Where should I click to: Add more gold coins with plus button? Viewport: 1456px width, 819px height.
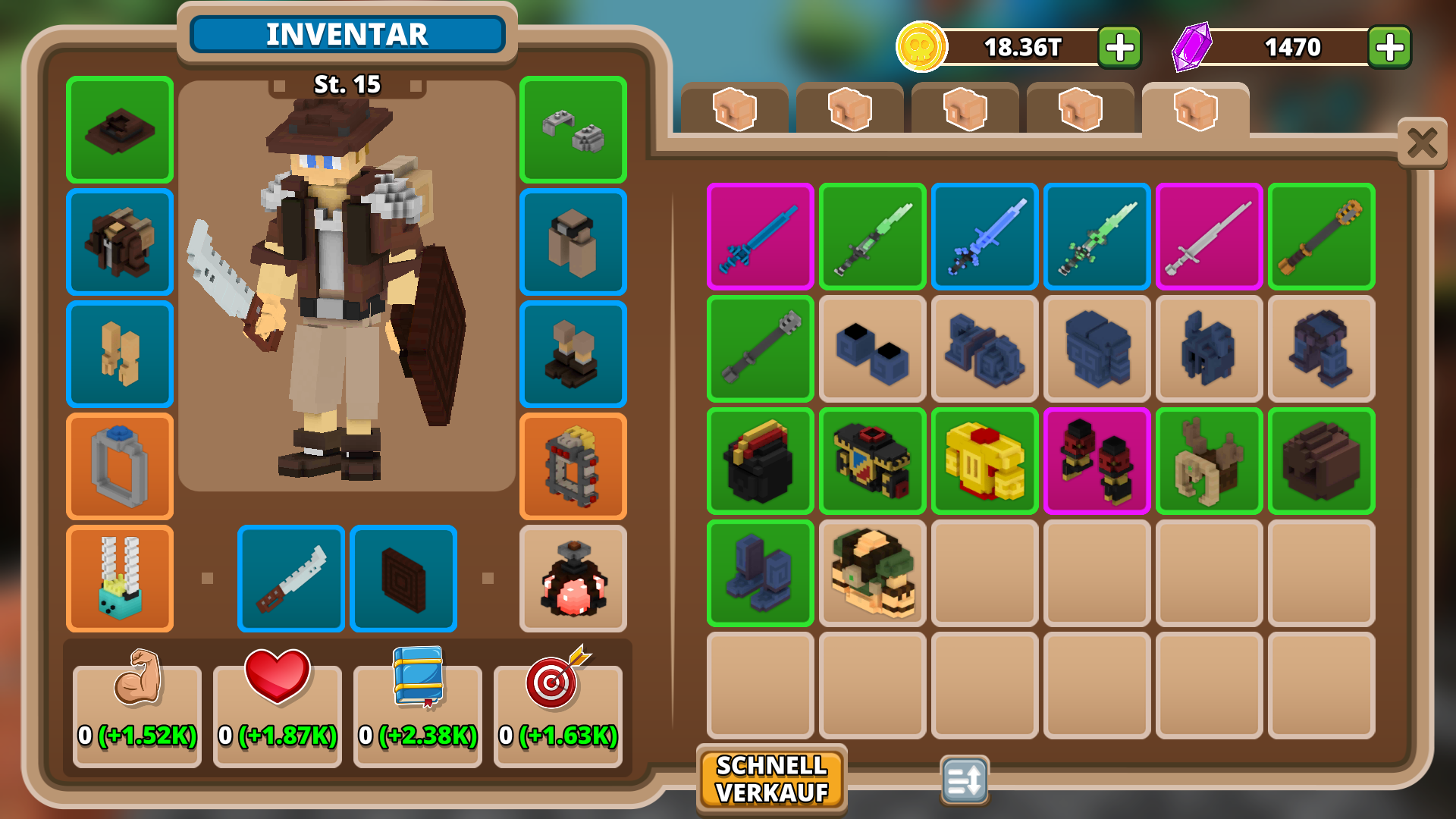[x=1119, y=48]
